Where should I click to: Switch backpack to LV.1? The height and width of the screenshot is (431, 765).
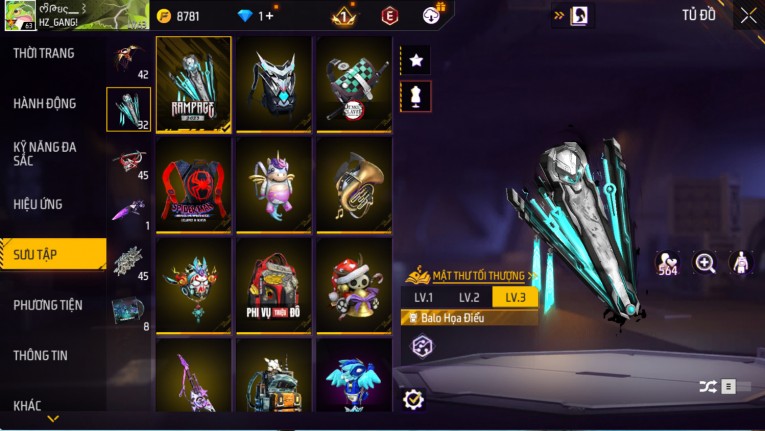click(423, 297)
